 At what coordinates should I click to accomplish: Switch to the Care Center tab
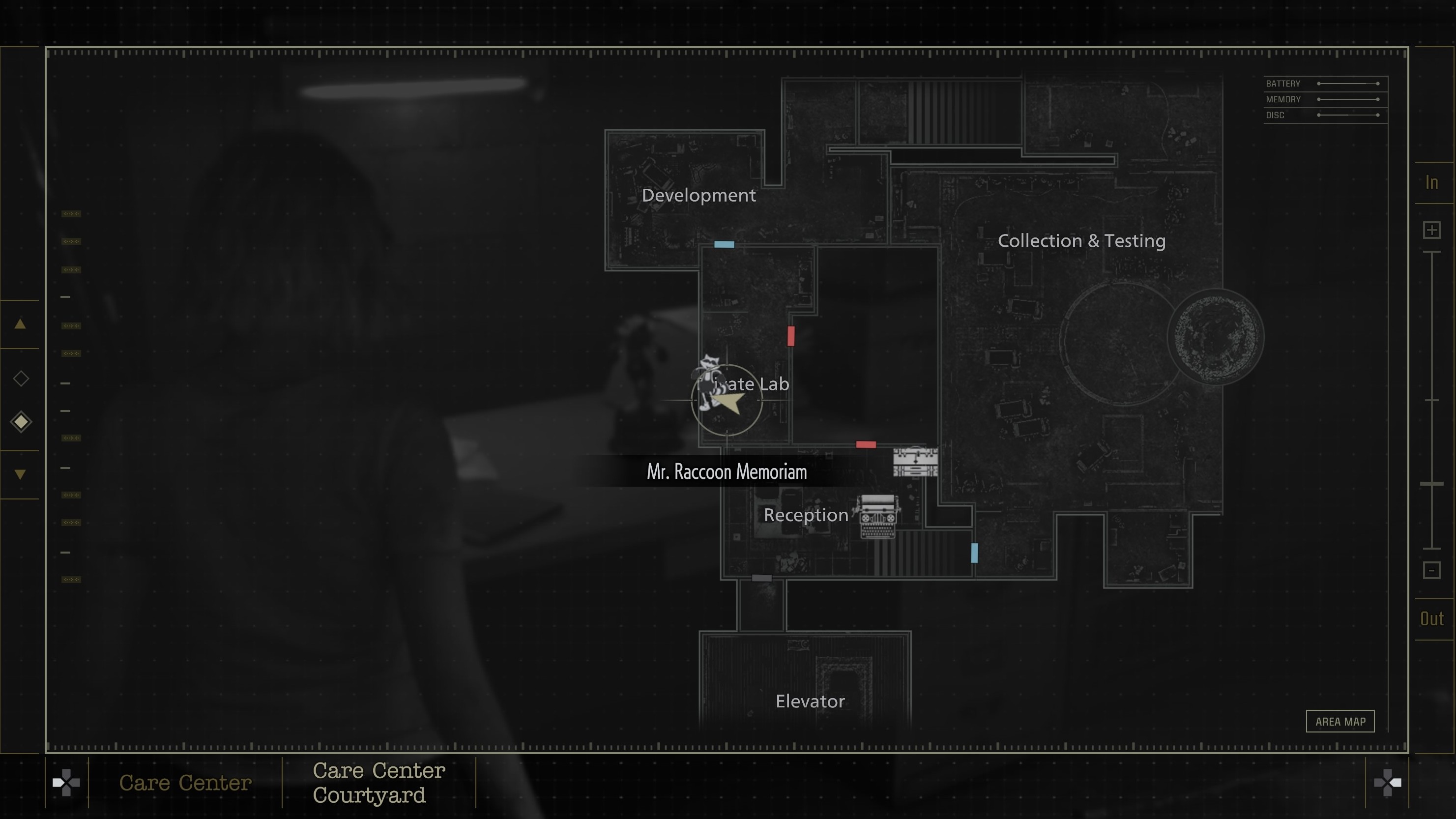185,783
